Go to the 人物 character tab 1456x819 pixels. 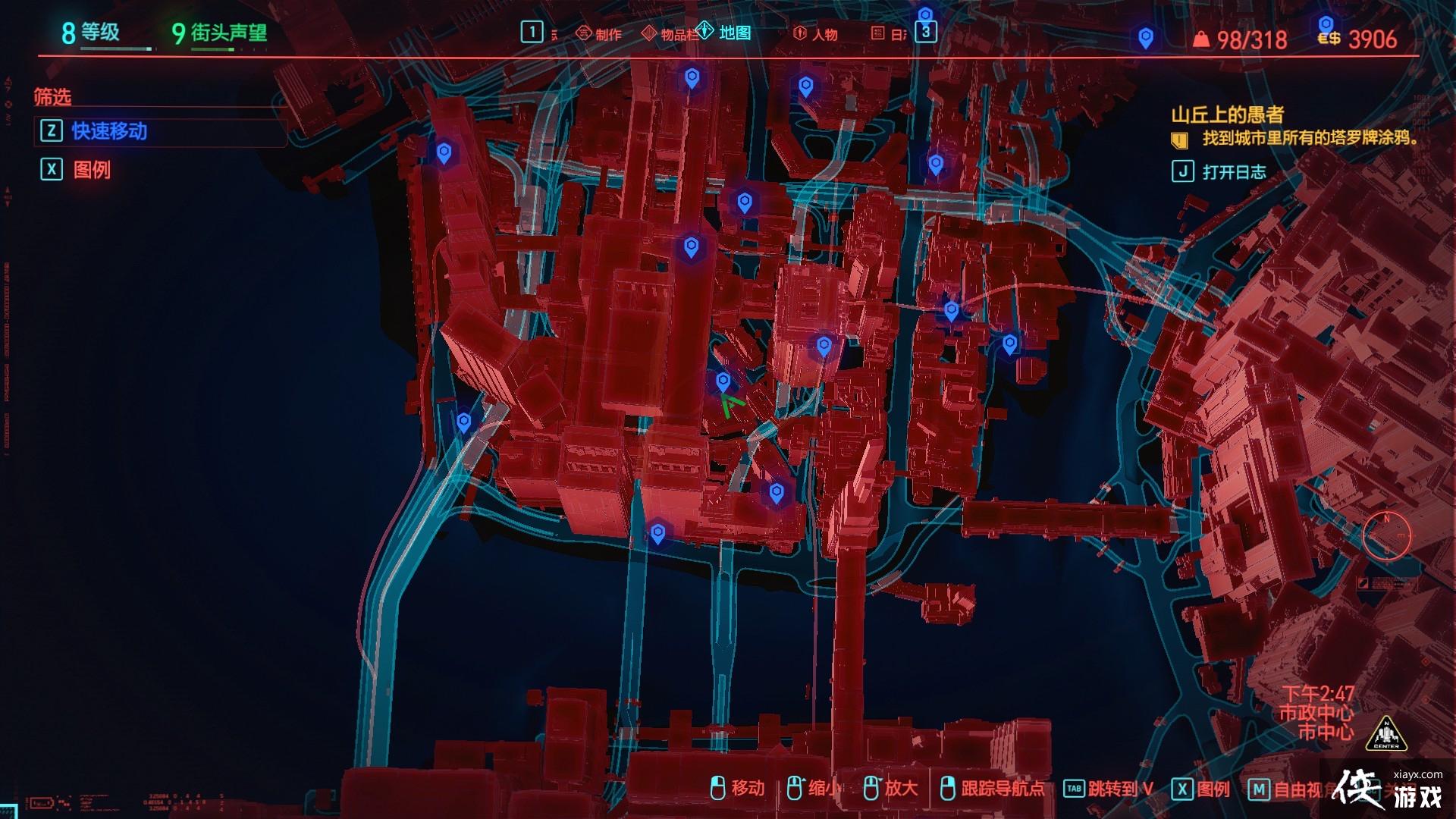[816, 34]
